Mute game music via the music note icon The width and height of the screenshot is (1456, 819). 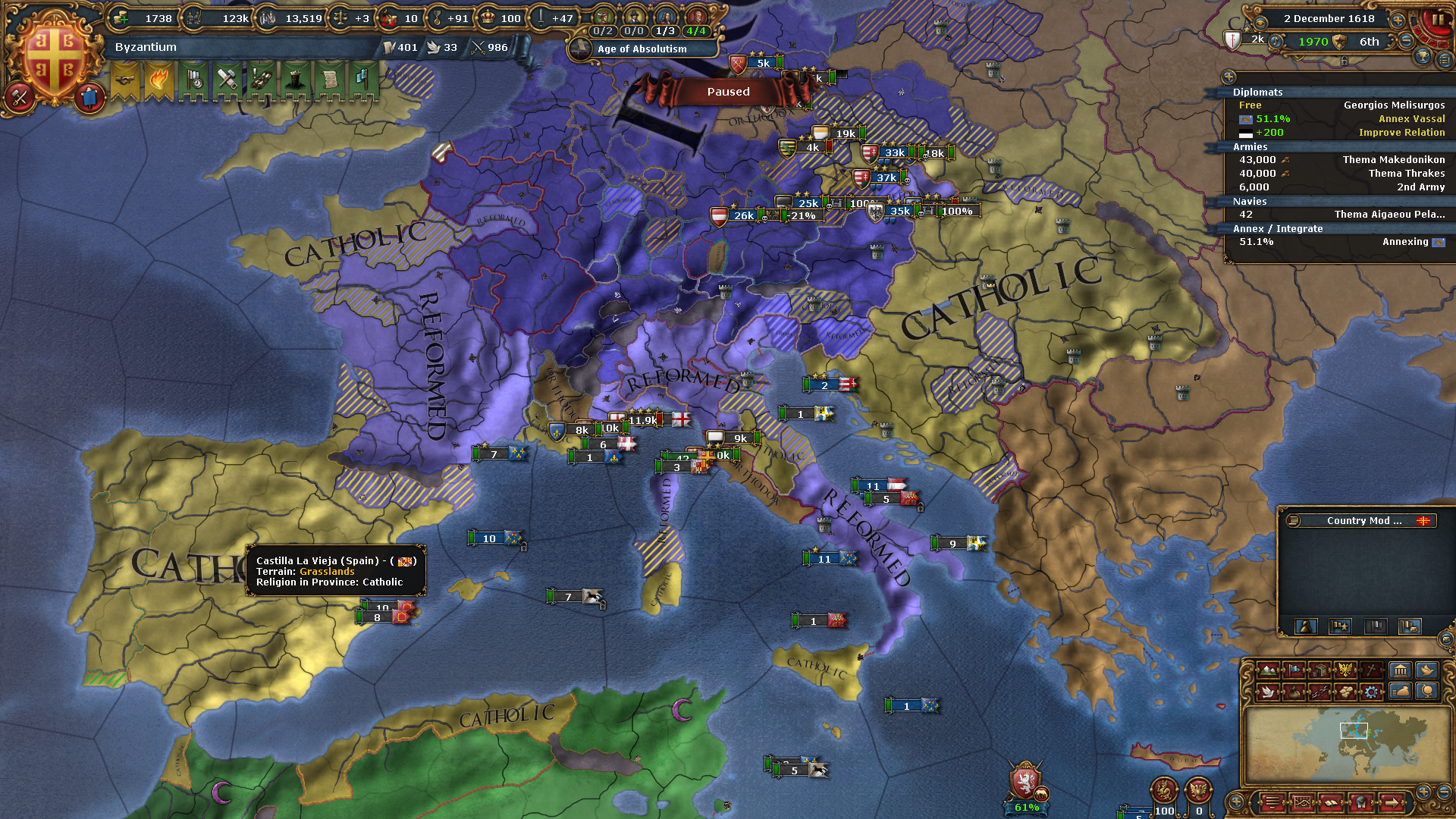[1276, 42]
